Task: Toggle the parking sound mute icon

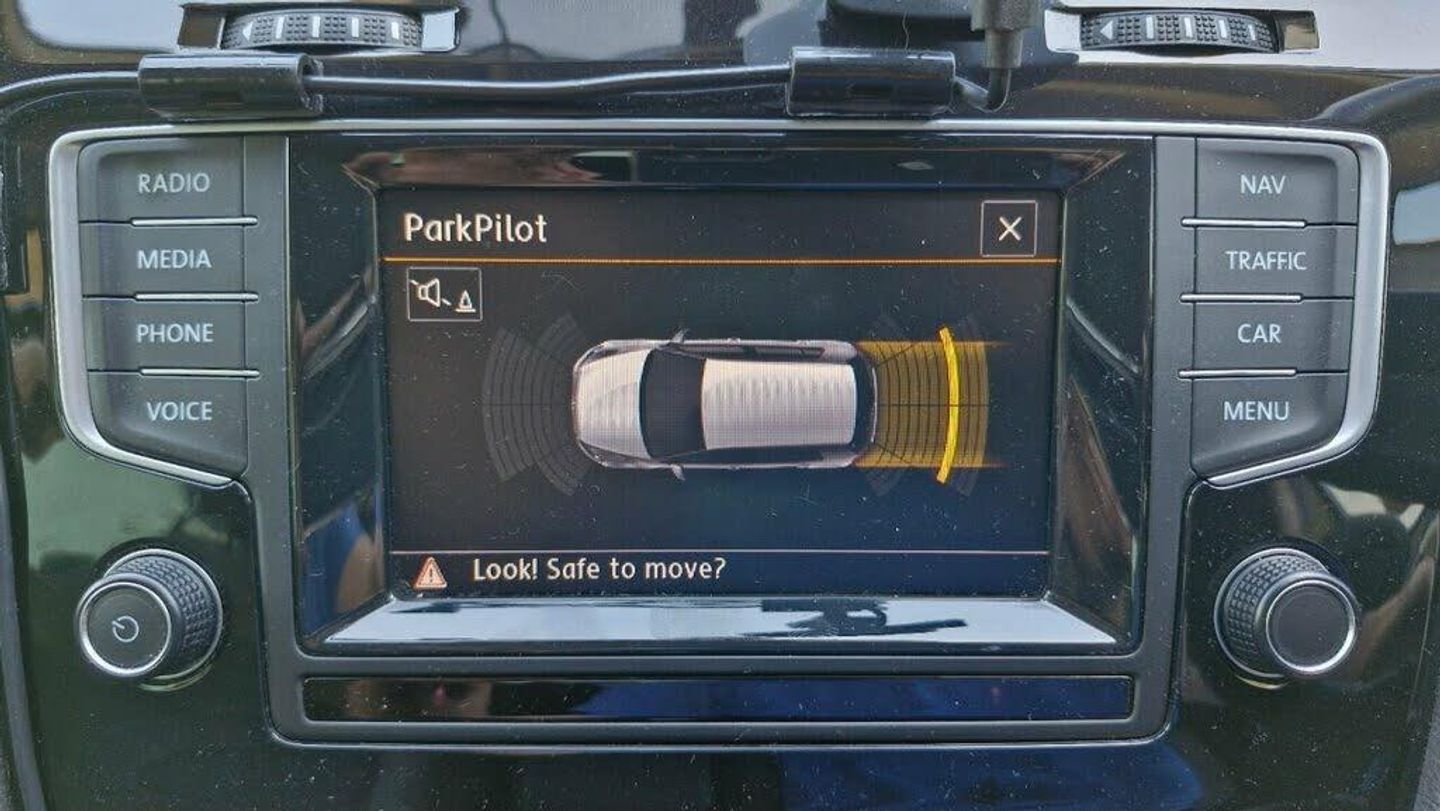Action: tap(444, 295)
